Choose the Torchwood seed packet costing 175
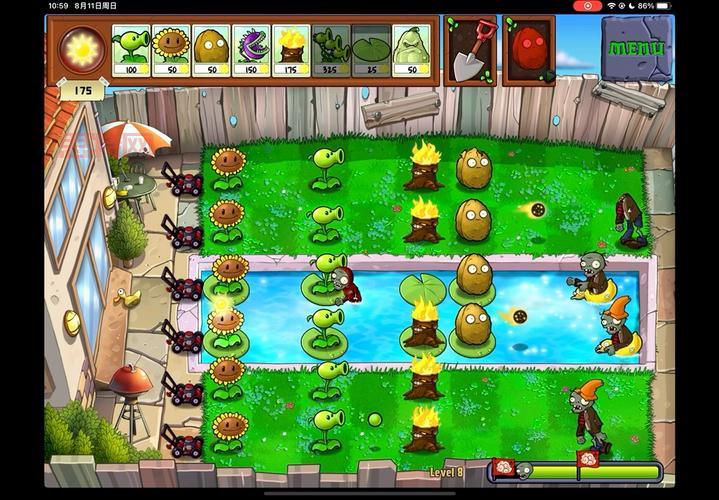719x500 pixels. [x=291, y=51]
